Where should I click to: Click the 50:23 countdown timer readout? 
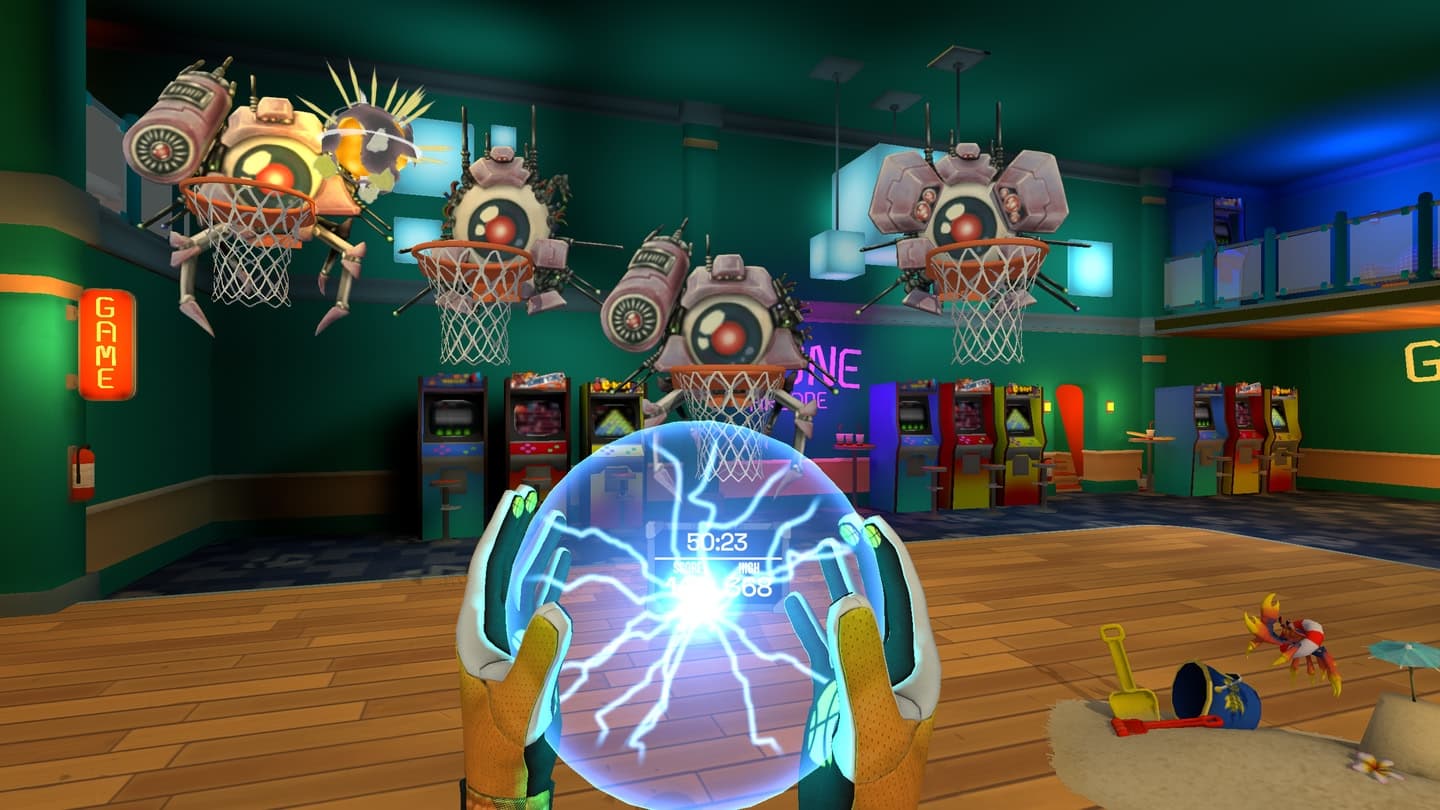click(x=717, y=541)
